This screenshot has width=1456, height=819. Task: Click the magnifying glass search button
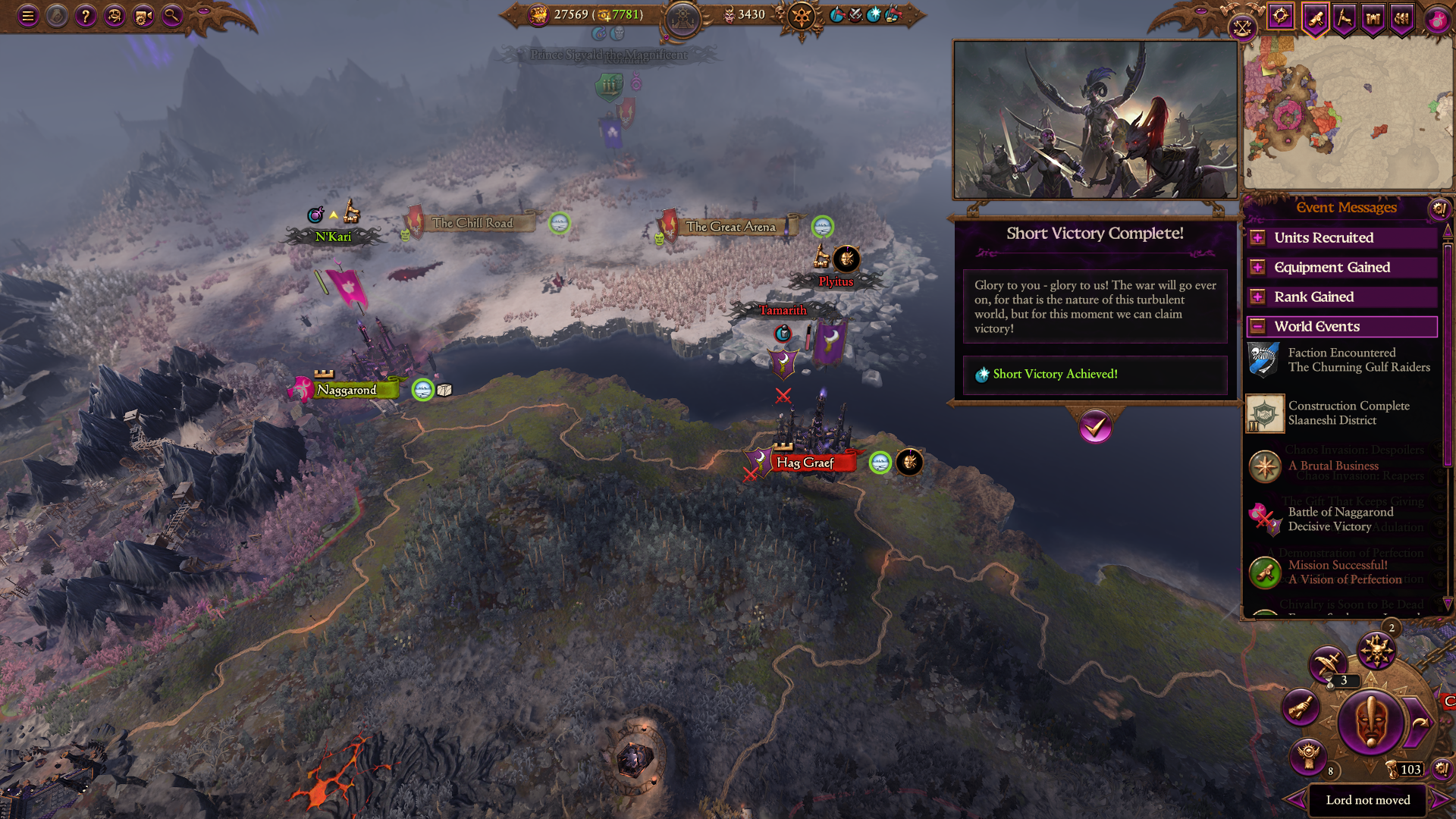[172, 16]
